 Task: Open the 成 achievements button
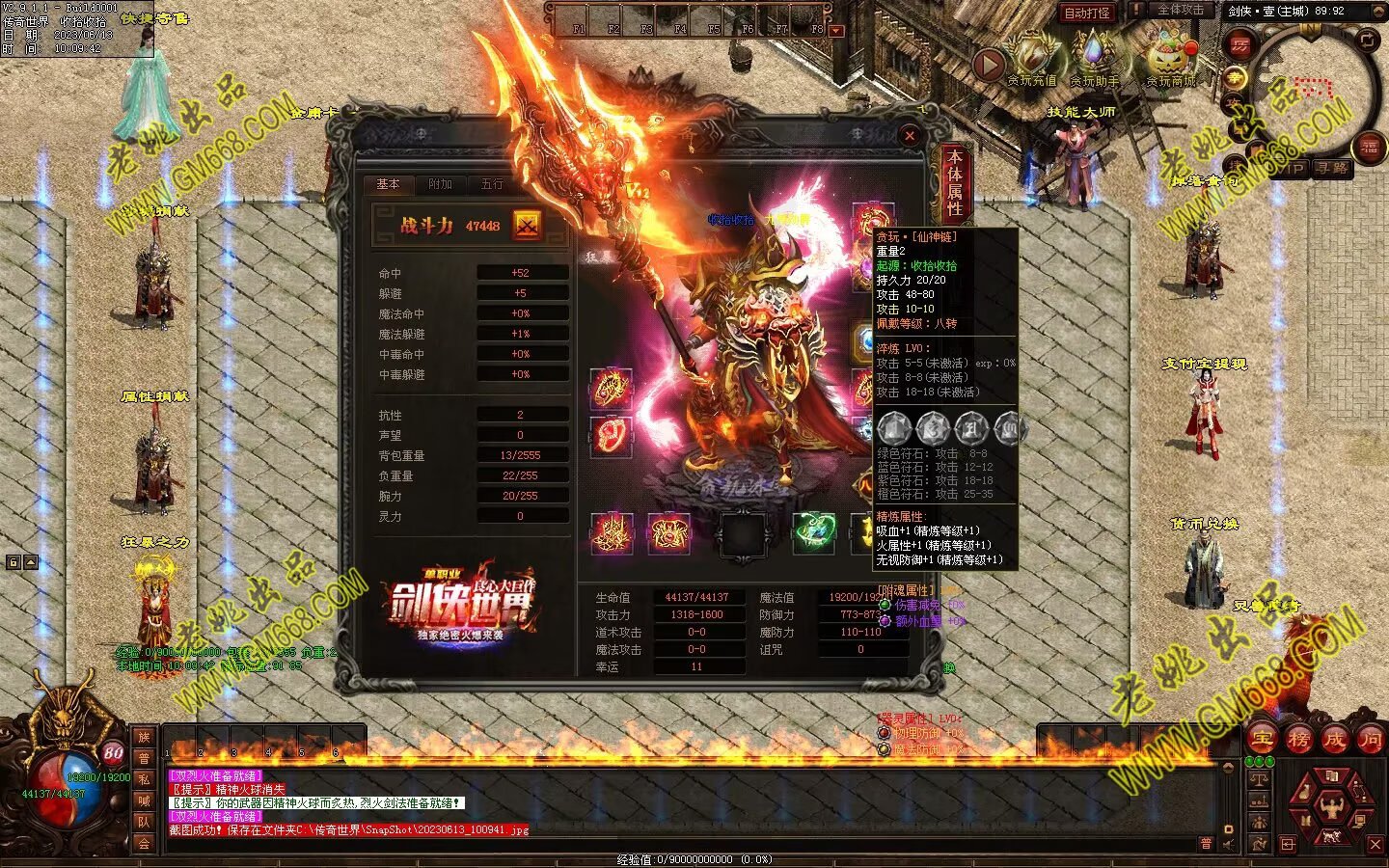click(x=1334, y=740)
